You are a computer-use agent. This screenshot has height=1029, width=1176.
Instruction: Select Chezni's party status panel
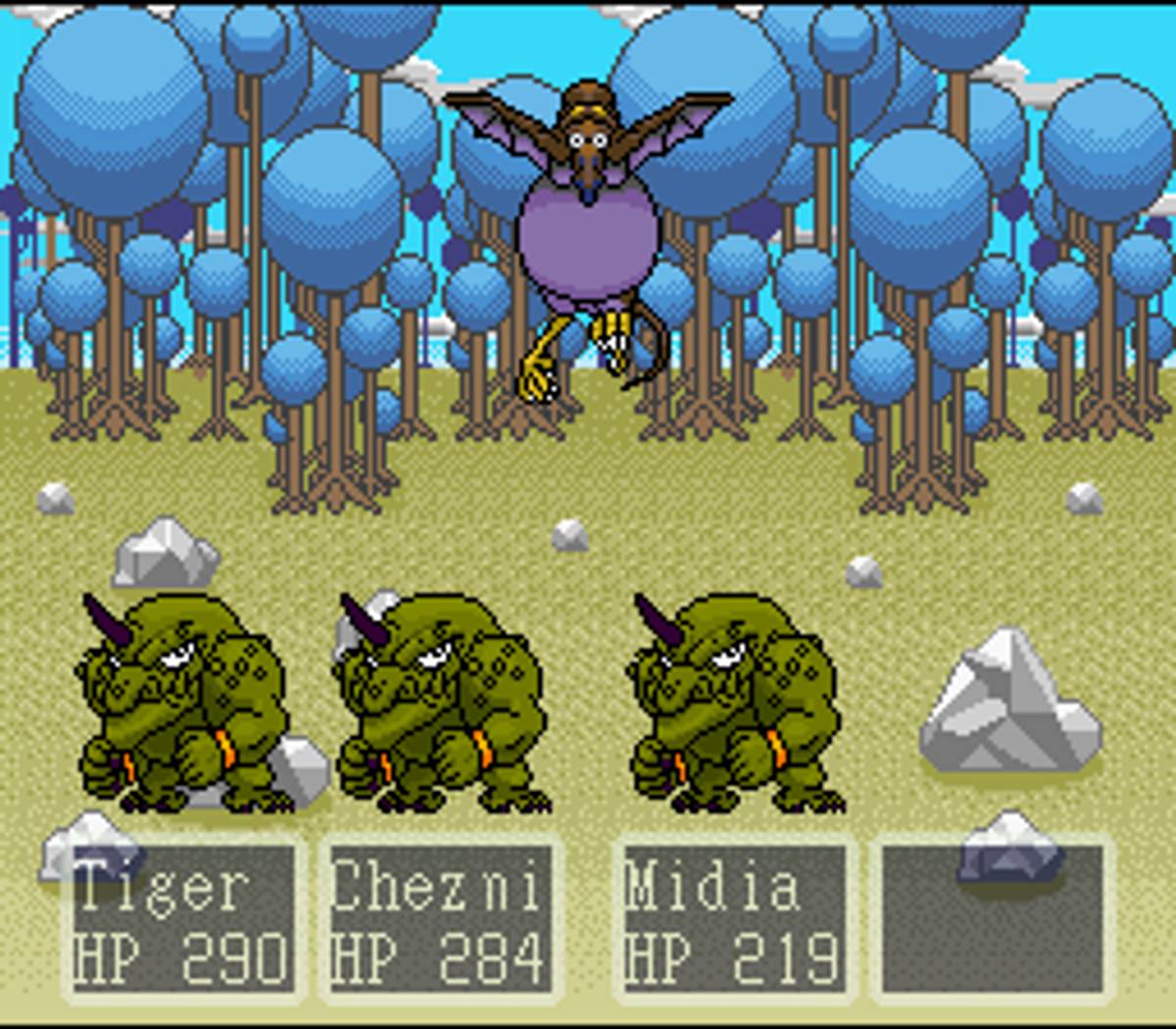coord(438,919)
